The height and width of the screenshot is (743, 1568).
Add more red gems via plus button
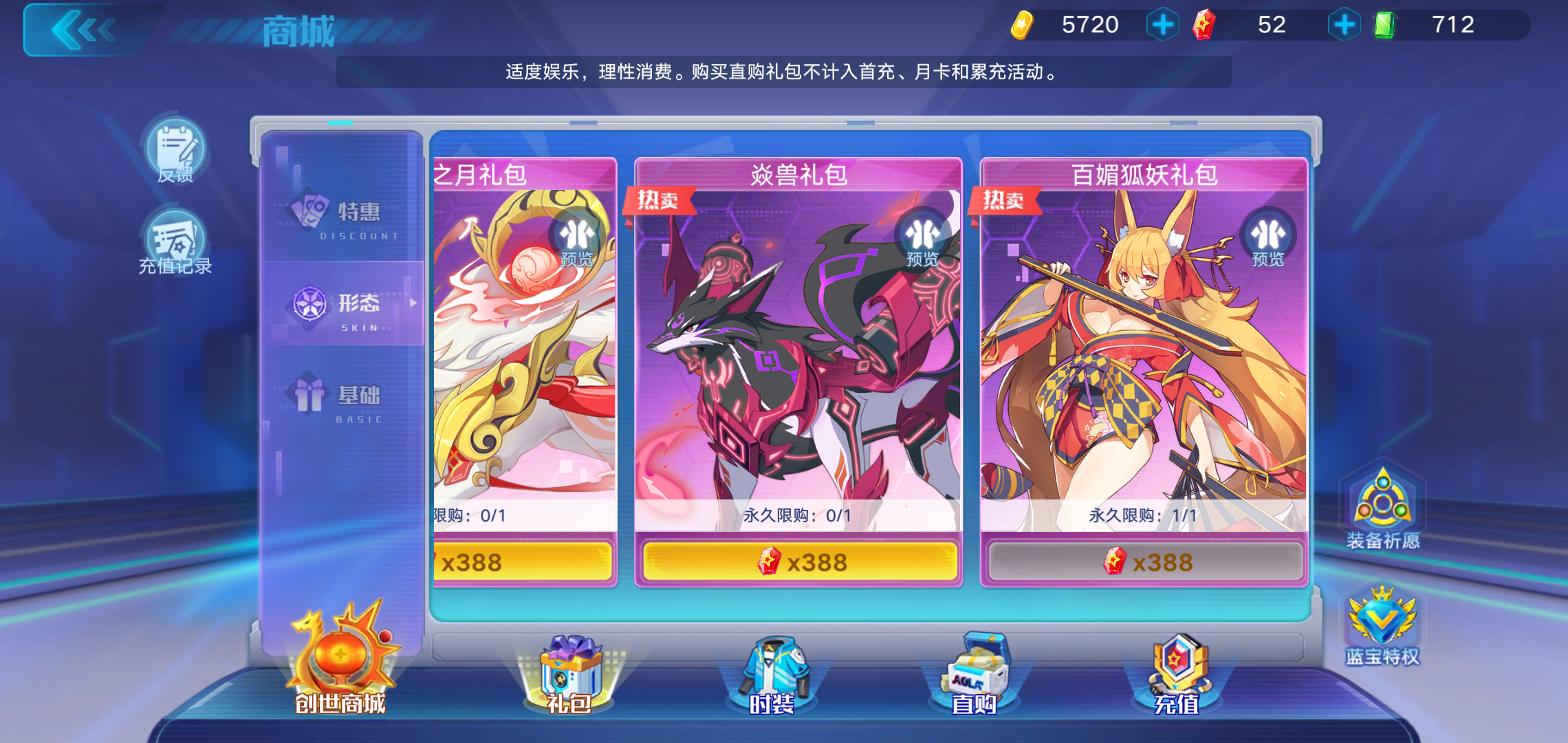[x=1344, y=25]
